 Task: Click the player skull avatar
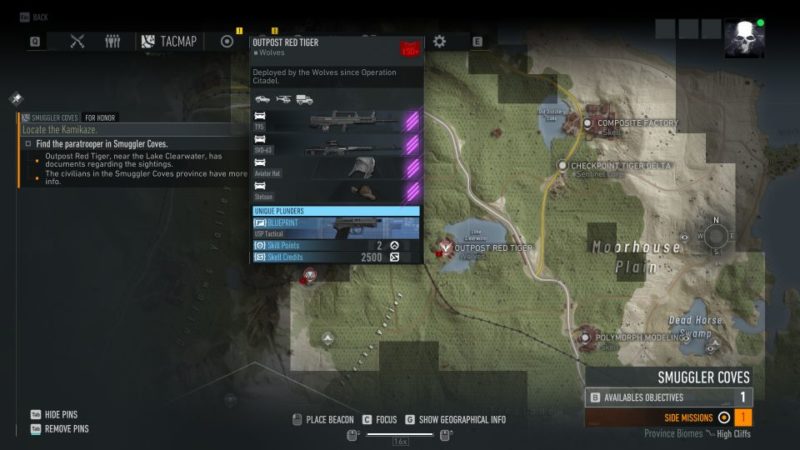(744, 39)
